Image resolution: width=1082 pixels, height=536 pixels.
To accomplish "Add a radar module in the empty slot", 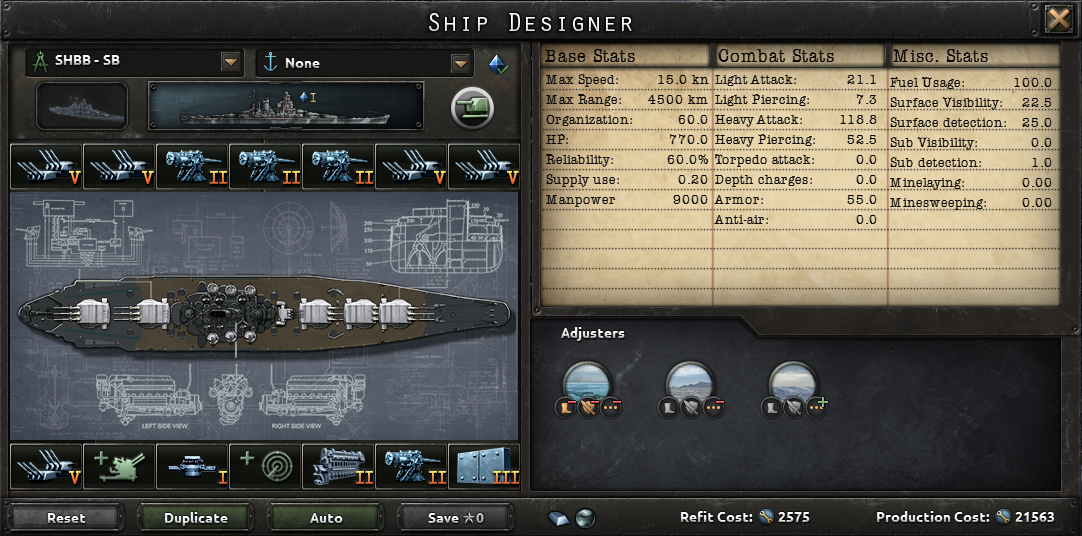I will point(265,467).
